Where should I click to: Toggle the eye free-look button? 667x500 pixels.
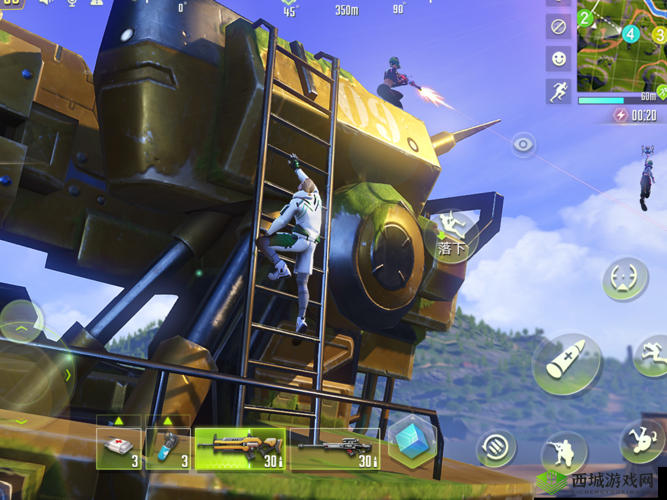click(524, 145)
